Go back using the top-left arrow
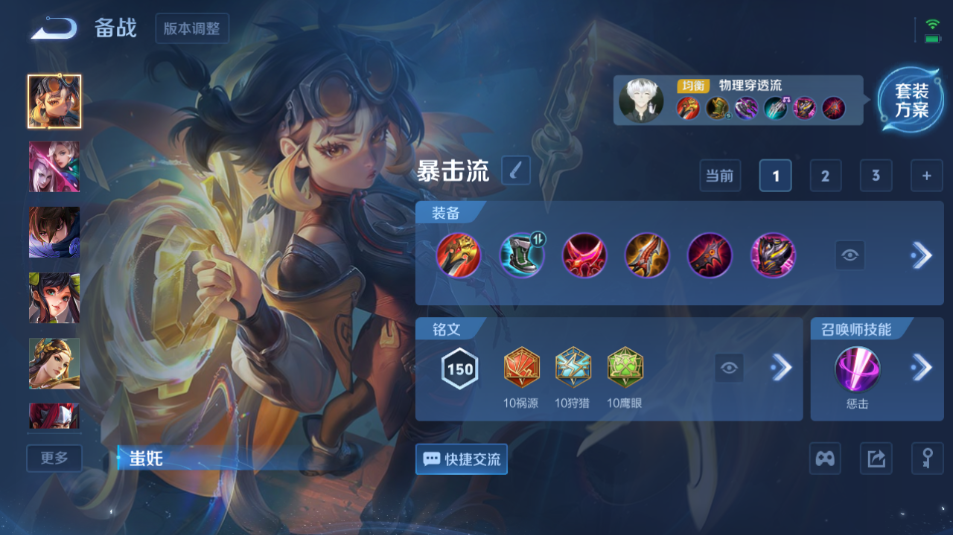The height and width of the screenshot is (535, 953). coord(53,28)
